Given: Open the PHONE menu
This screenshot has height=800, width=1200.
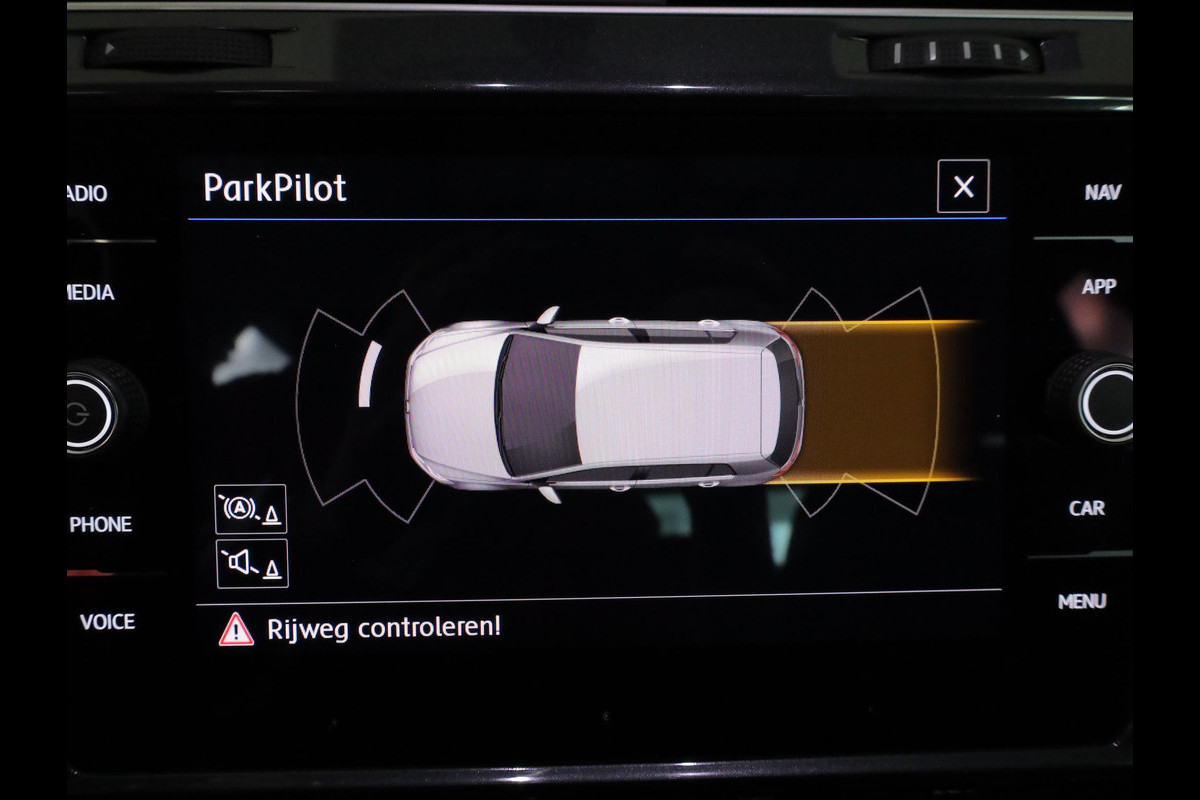Looking at the screenshot, I should [x=100, y=524].
